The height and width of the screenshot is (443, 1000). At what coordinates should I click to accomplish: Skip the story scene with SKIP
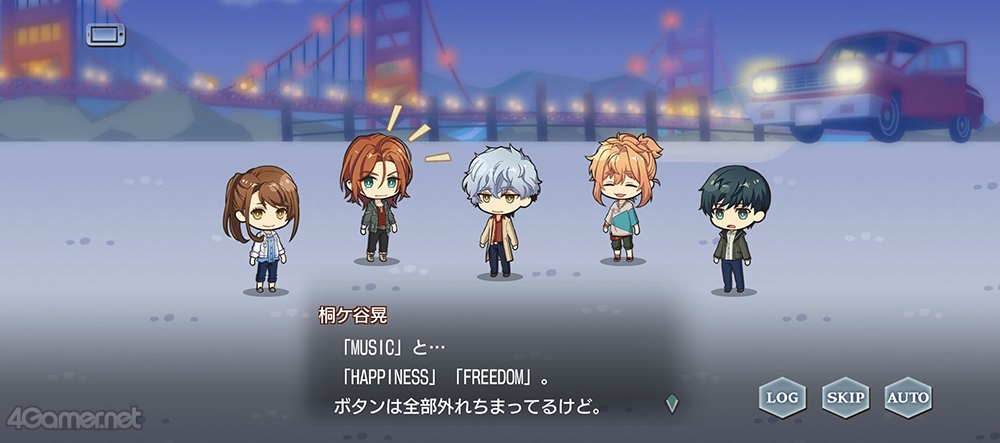pyautogui.click(x=845, y=397)
